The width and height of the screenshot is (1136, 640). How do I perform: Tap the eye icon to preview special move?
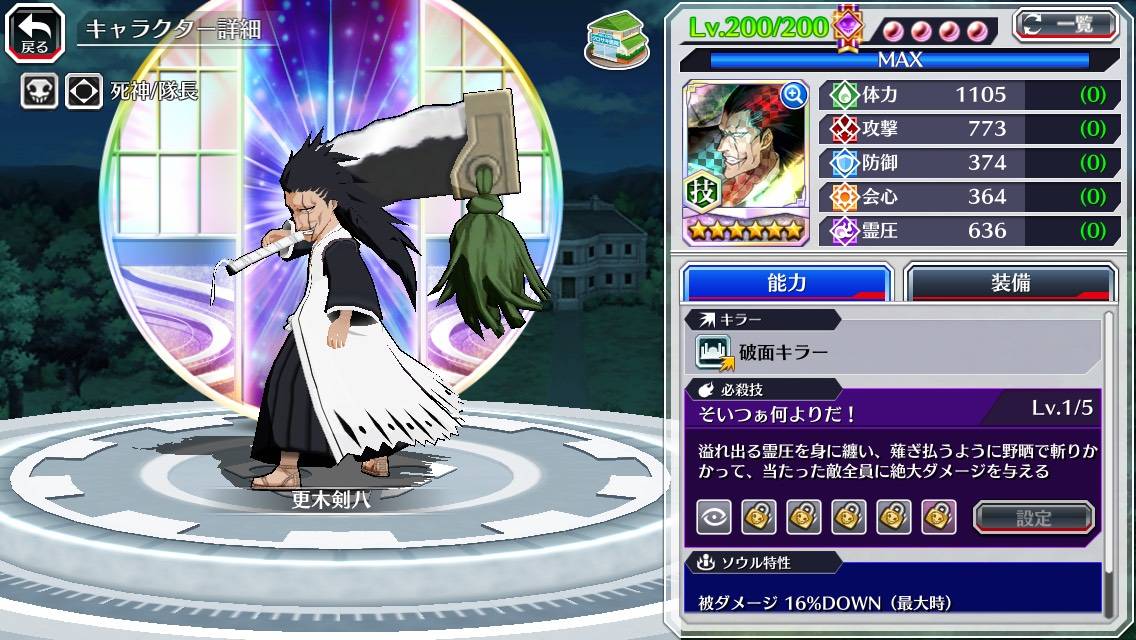(x=713, y=517)
